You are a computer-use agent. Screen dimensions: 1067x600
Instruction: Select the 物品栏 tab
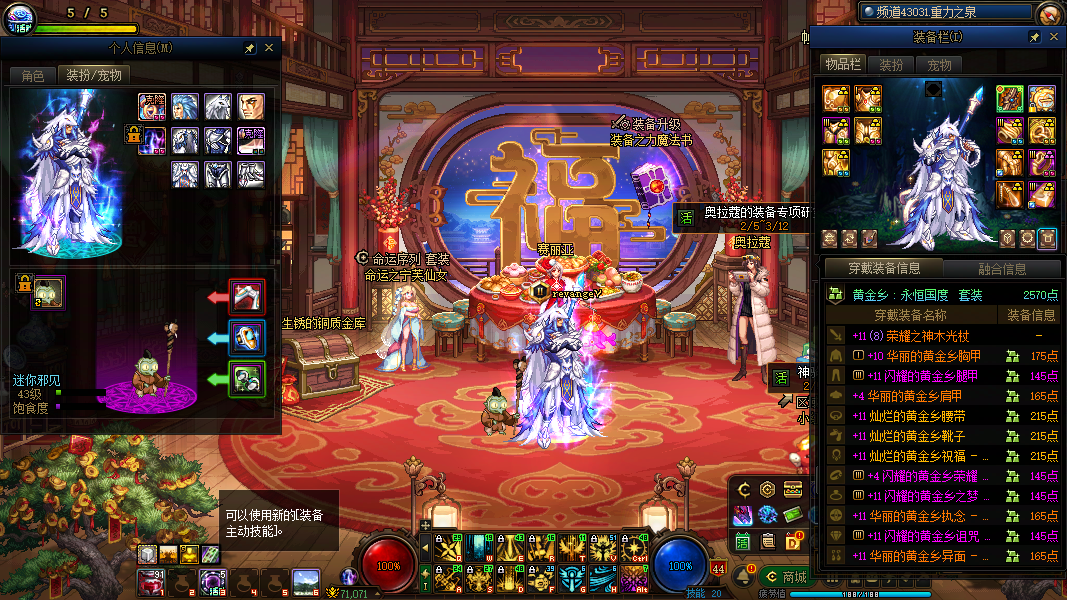[842, 64]
